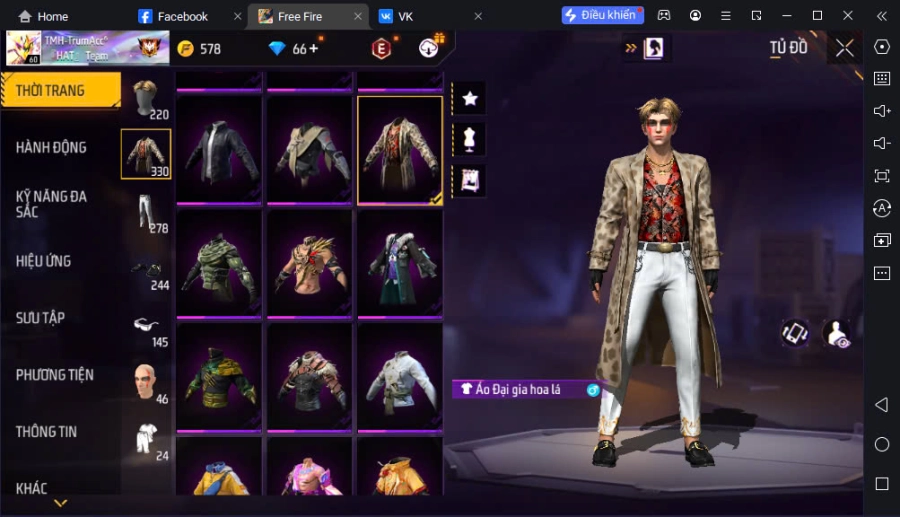Select the Hiệu Ứng category
This screenshot has height=517, width=900.
click(44, 261)
